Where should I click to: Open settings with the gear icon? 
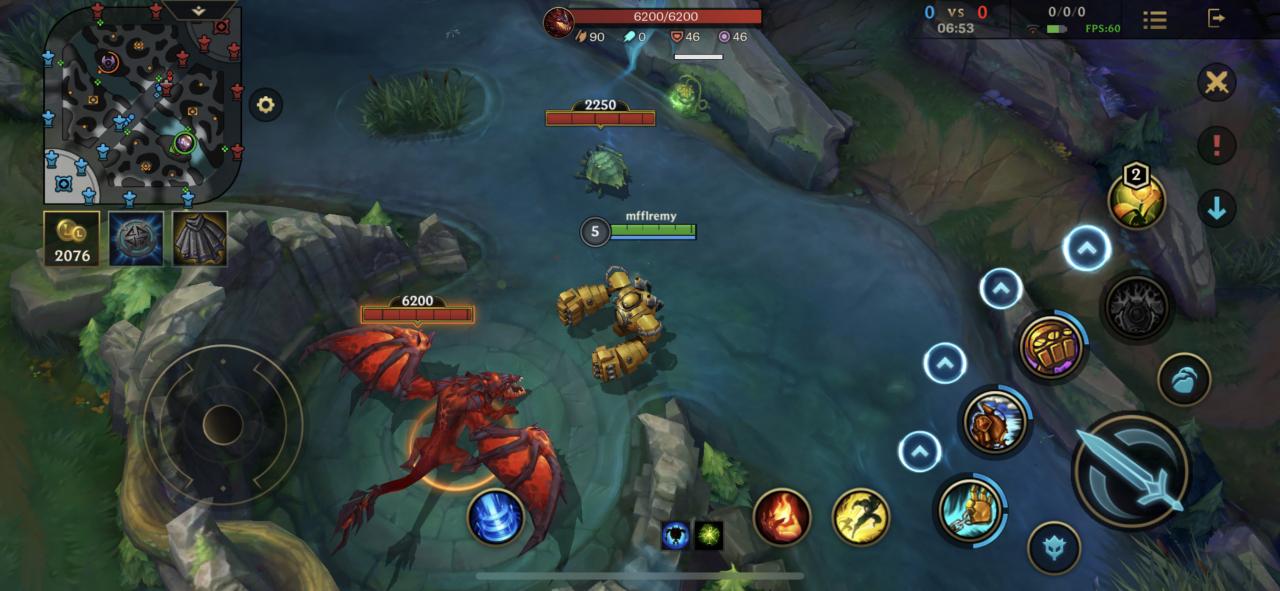pyautogui.click(x=265, y=105)
